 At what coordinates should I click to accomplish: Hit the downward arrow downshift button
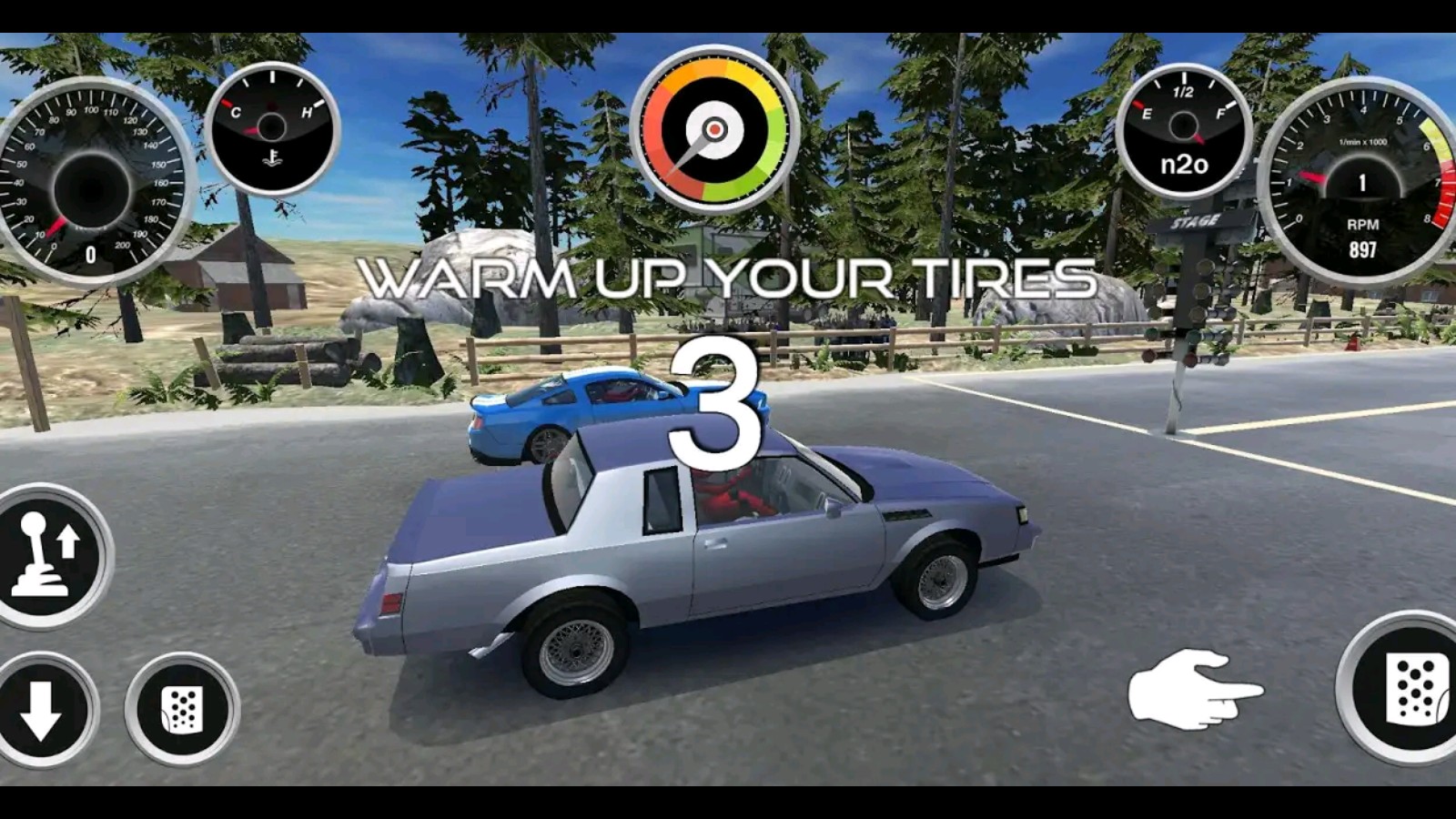pyautogui.click(x=41, y=710)
